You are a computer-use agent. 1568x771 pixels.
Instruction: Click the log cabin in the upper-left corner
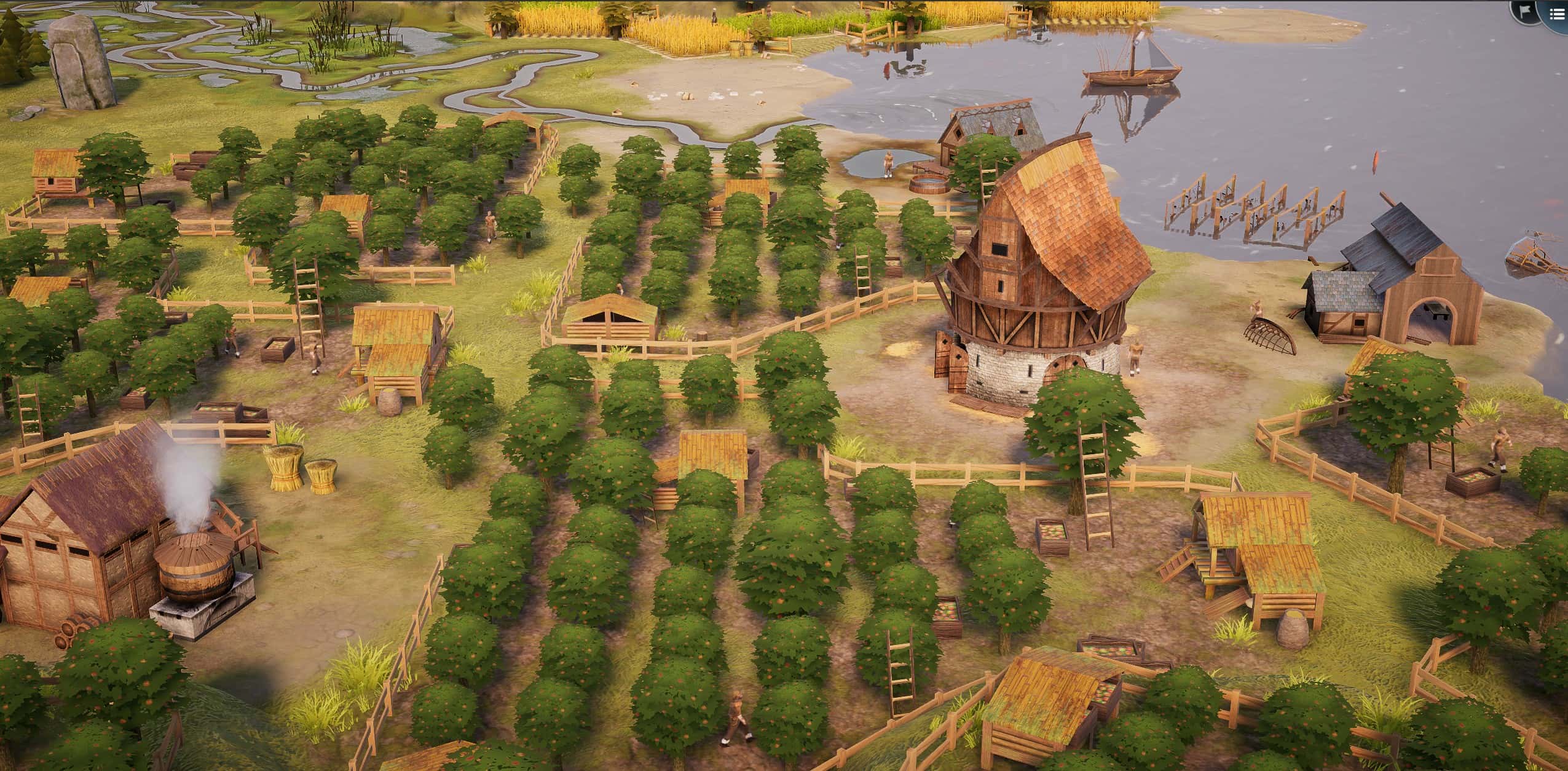(x=55, y=178)
